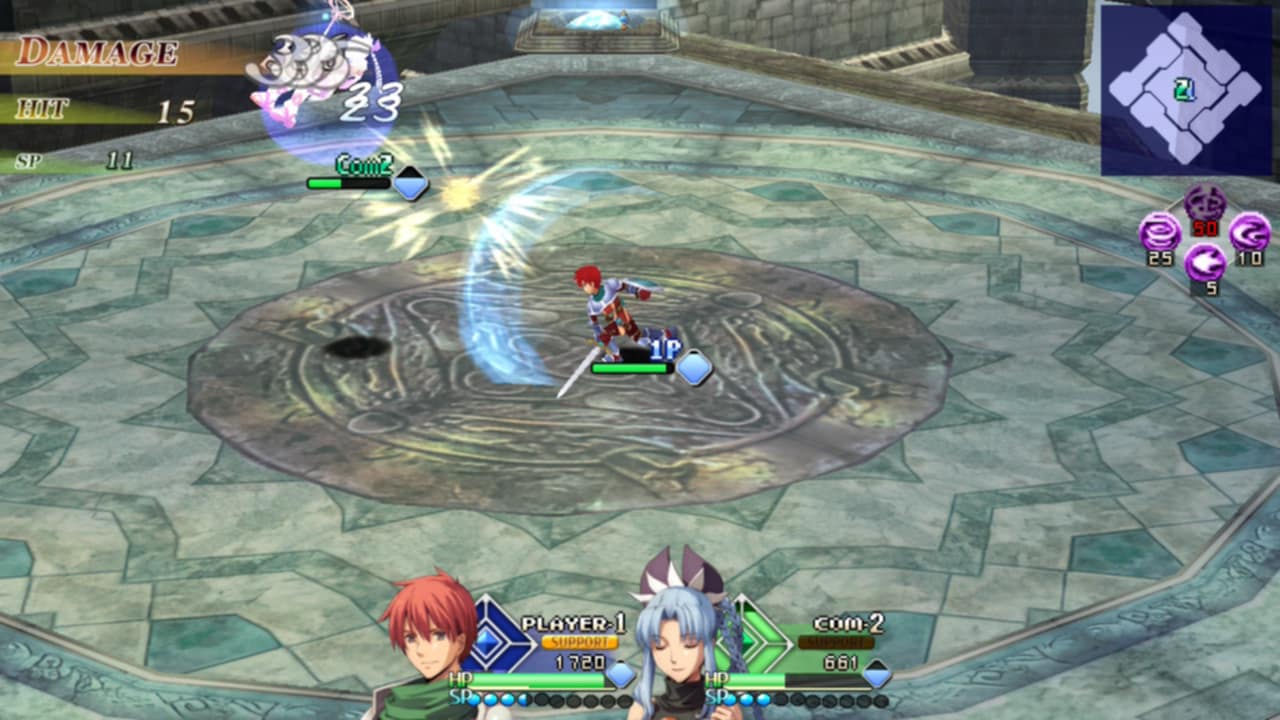Image resolution: width=1280 pixels, height=720 pixels.
Task: Trigger the crescent skill costing 10 SP
Action: 1249,233
